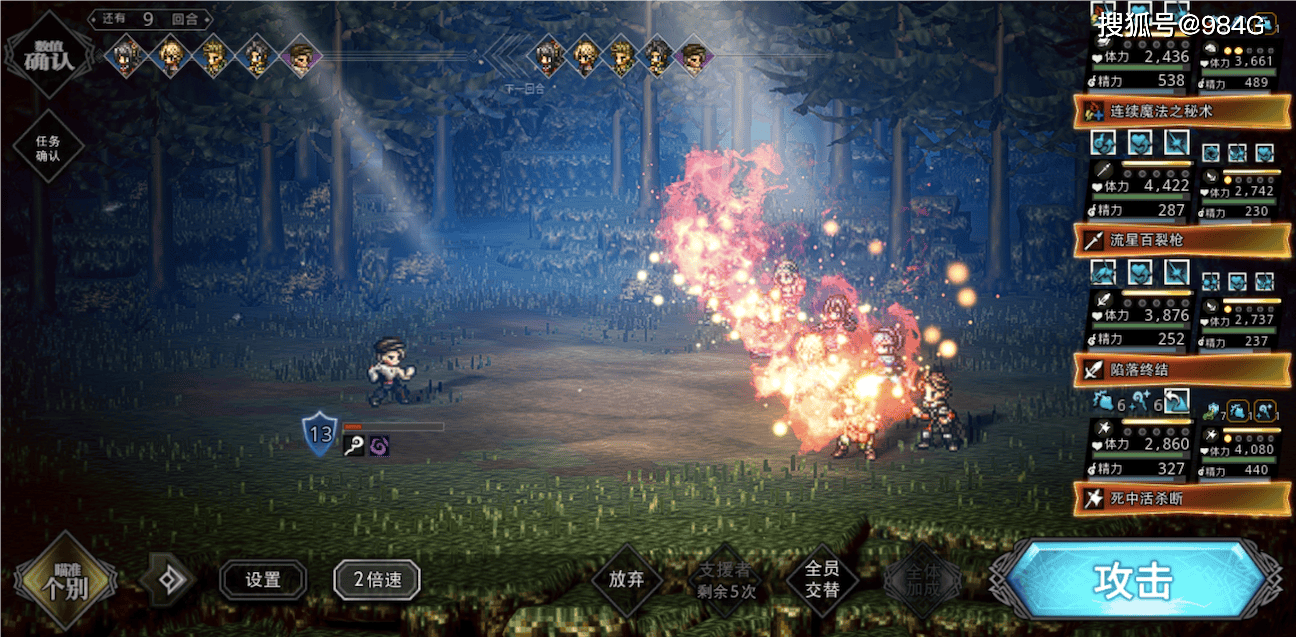Activate the 全体加成 all-boost button
The width and height of the screenshot is (1296, 637).
[921, 579]
